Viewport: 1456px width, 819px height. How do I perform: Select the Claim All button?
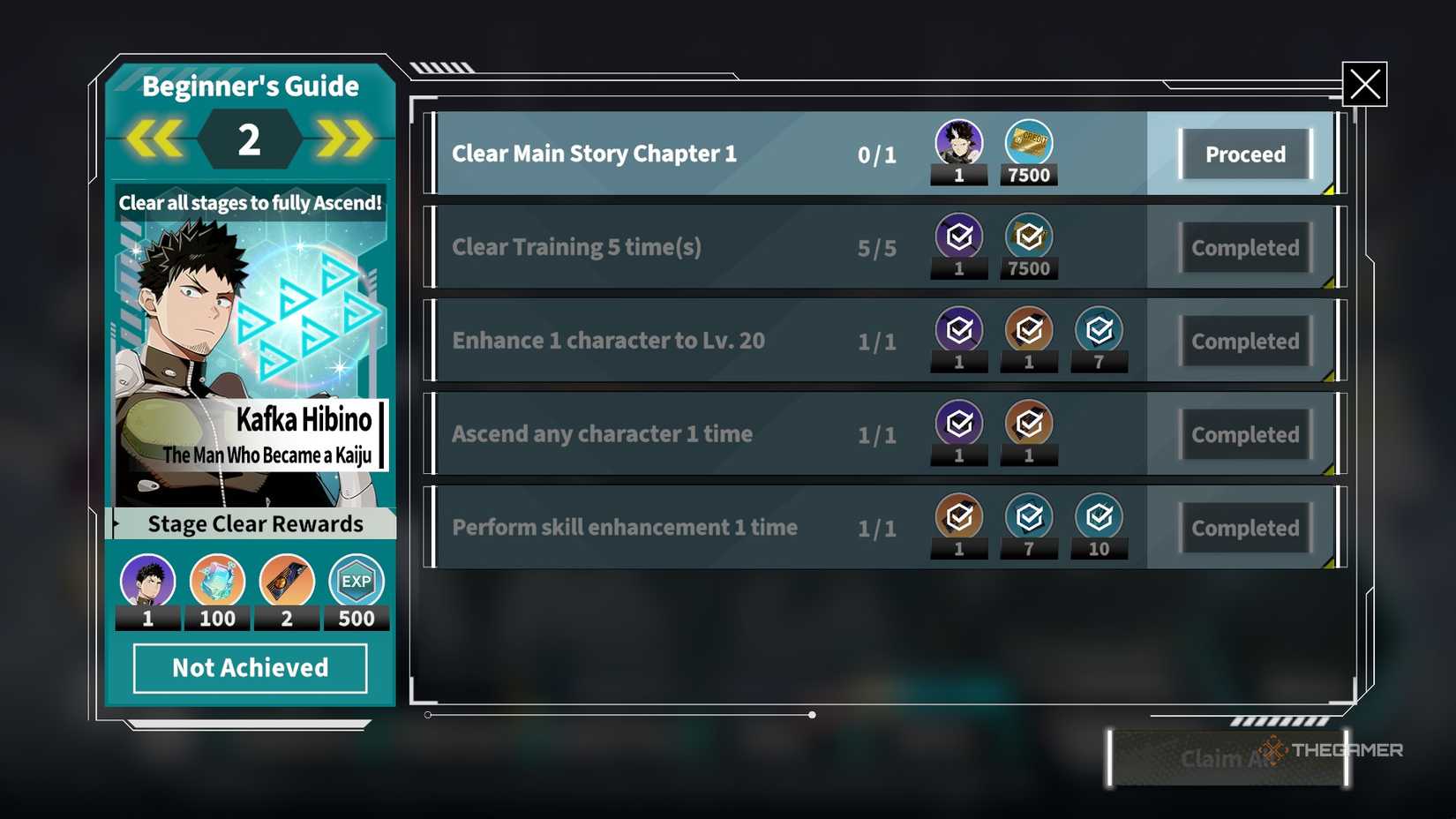pos(1227,758)
